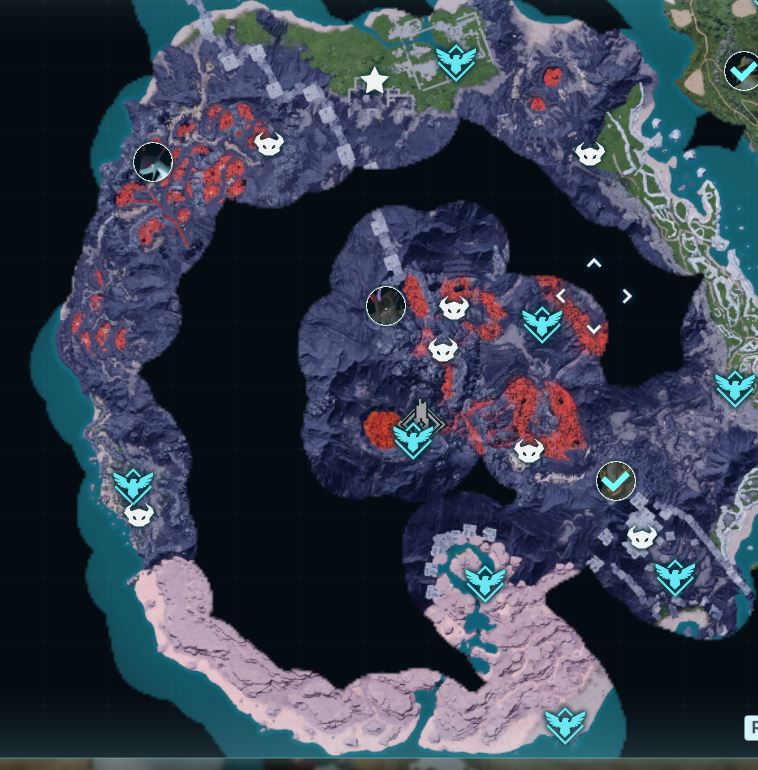Viewport: 758px width, 770px height.
Task: Click the checkmark marker on the green island
Action: click(x=742, y=71)
